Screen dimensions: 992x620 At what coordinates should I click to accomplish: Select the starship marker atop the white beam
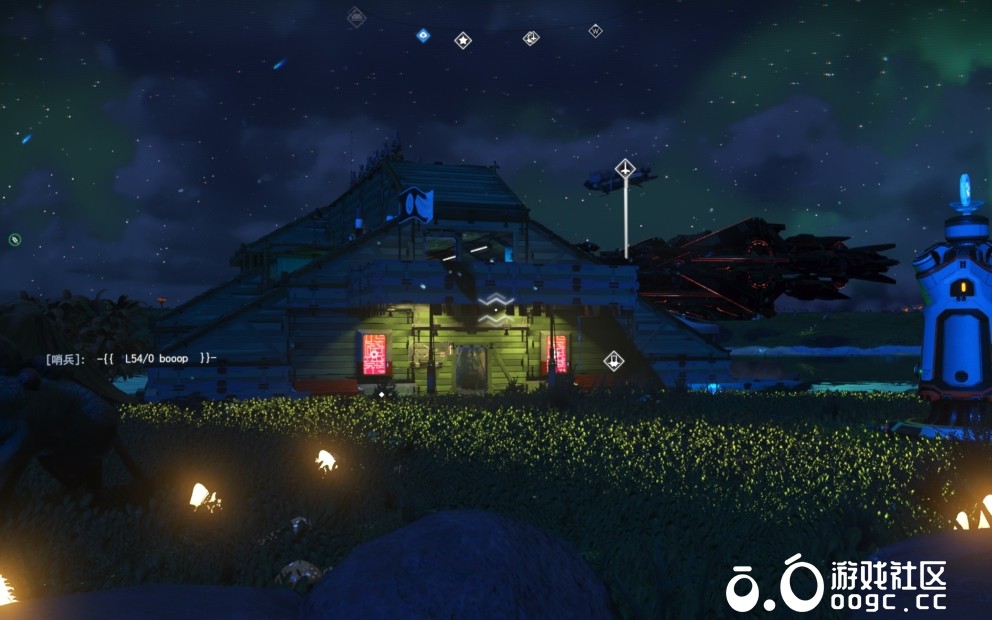click(626, 170)
